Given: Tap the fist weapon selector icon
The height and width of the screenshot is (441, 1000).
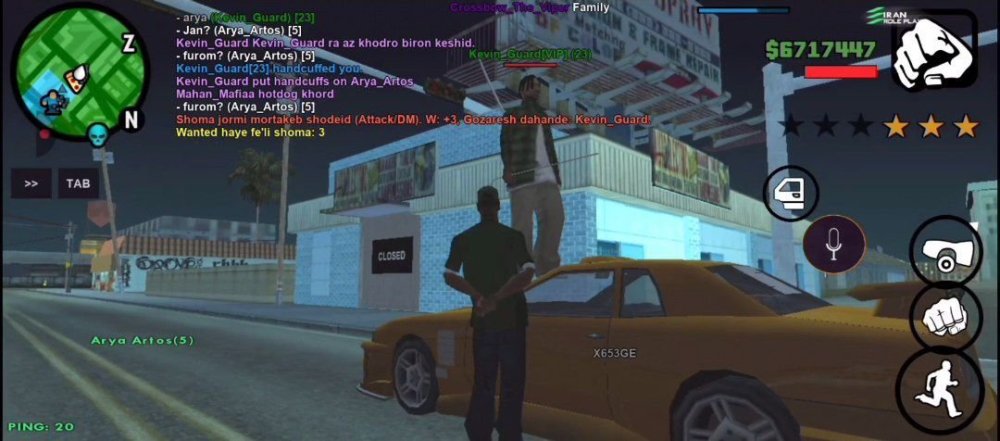Looking at the screenshot, I should point(933,53).
